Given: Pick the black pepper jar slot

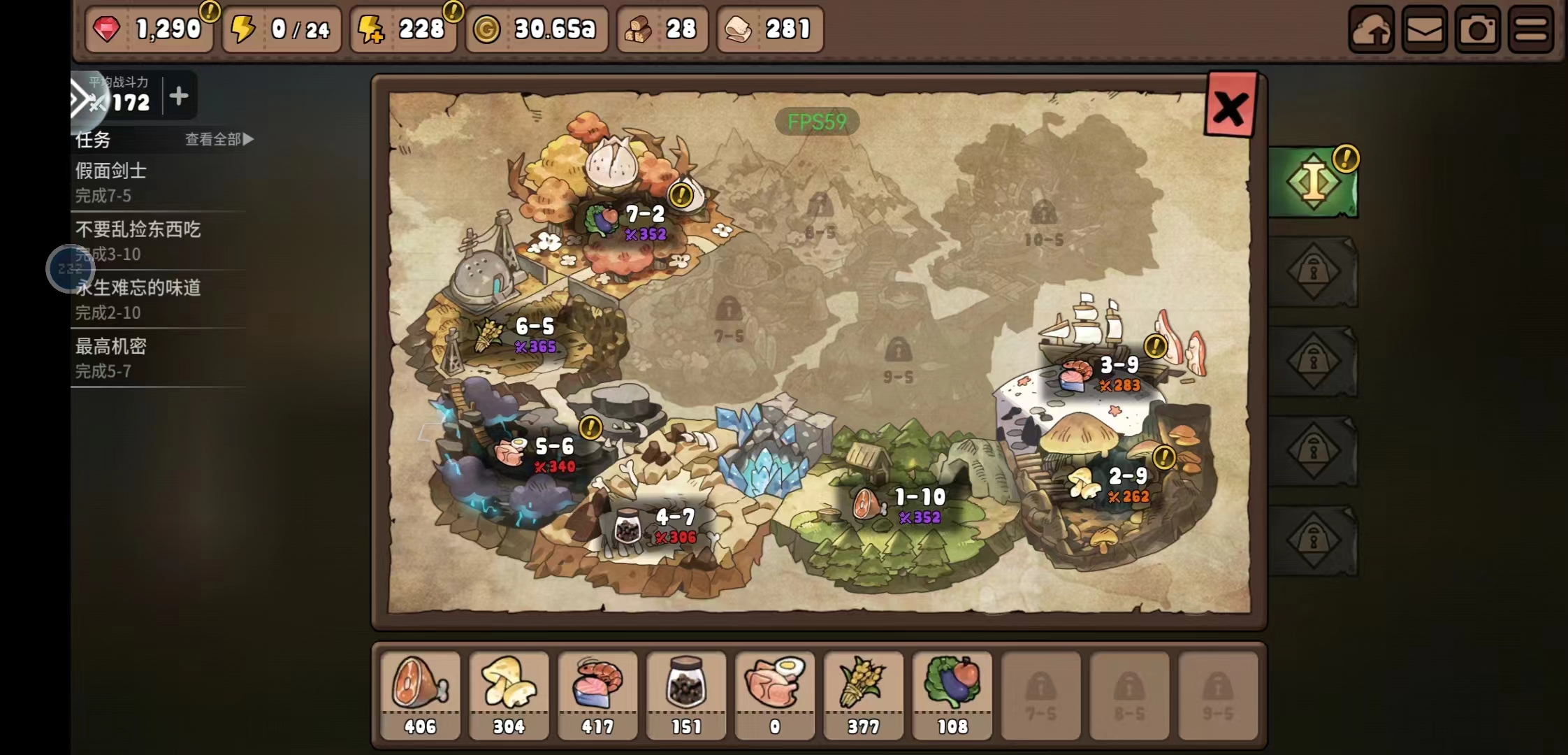Looking at the screenshot, I should [686, 694].
